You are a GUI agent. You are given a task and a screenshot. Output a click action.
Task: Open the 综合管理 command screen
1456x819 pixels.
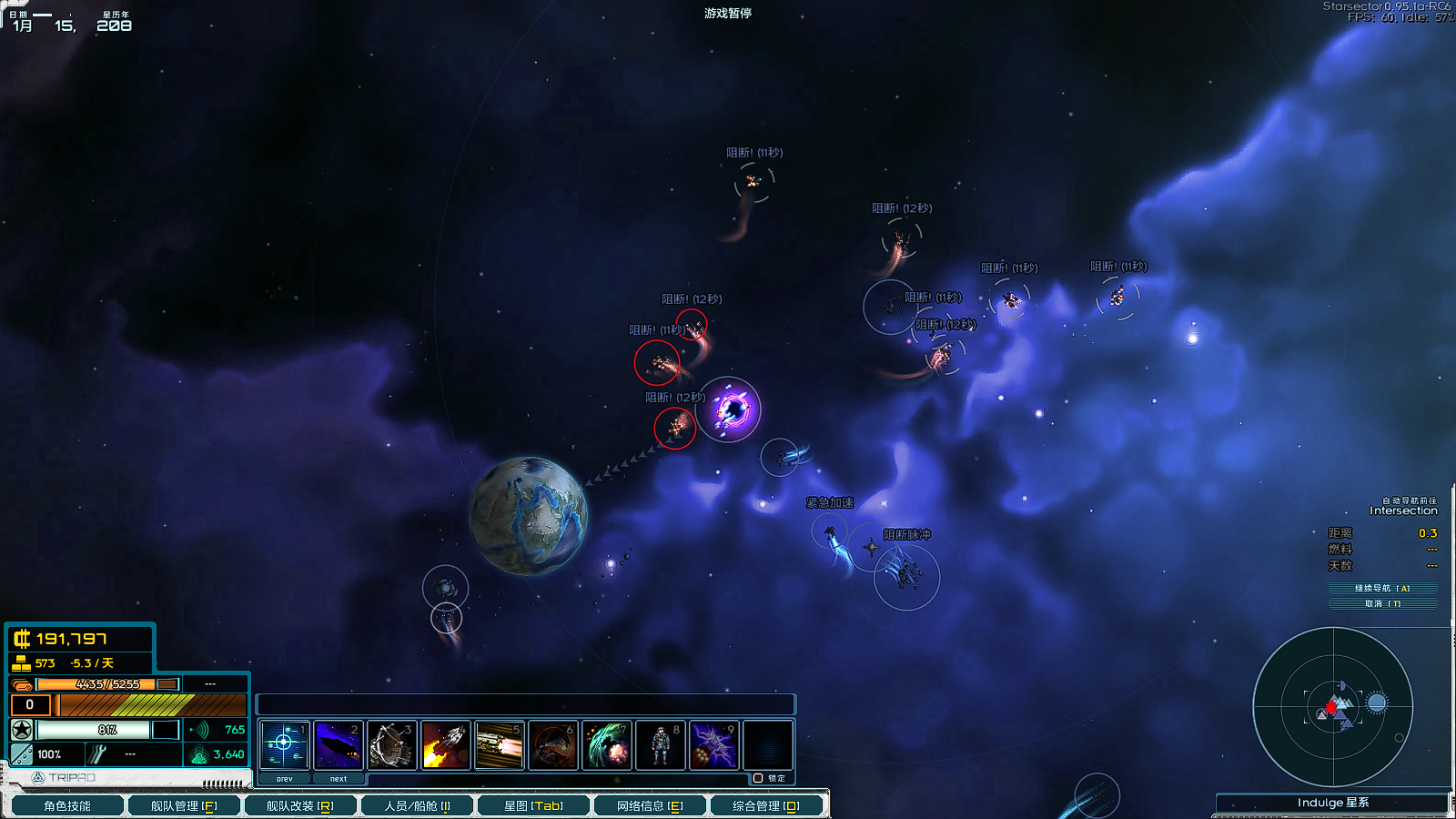coord(766,805)
